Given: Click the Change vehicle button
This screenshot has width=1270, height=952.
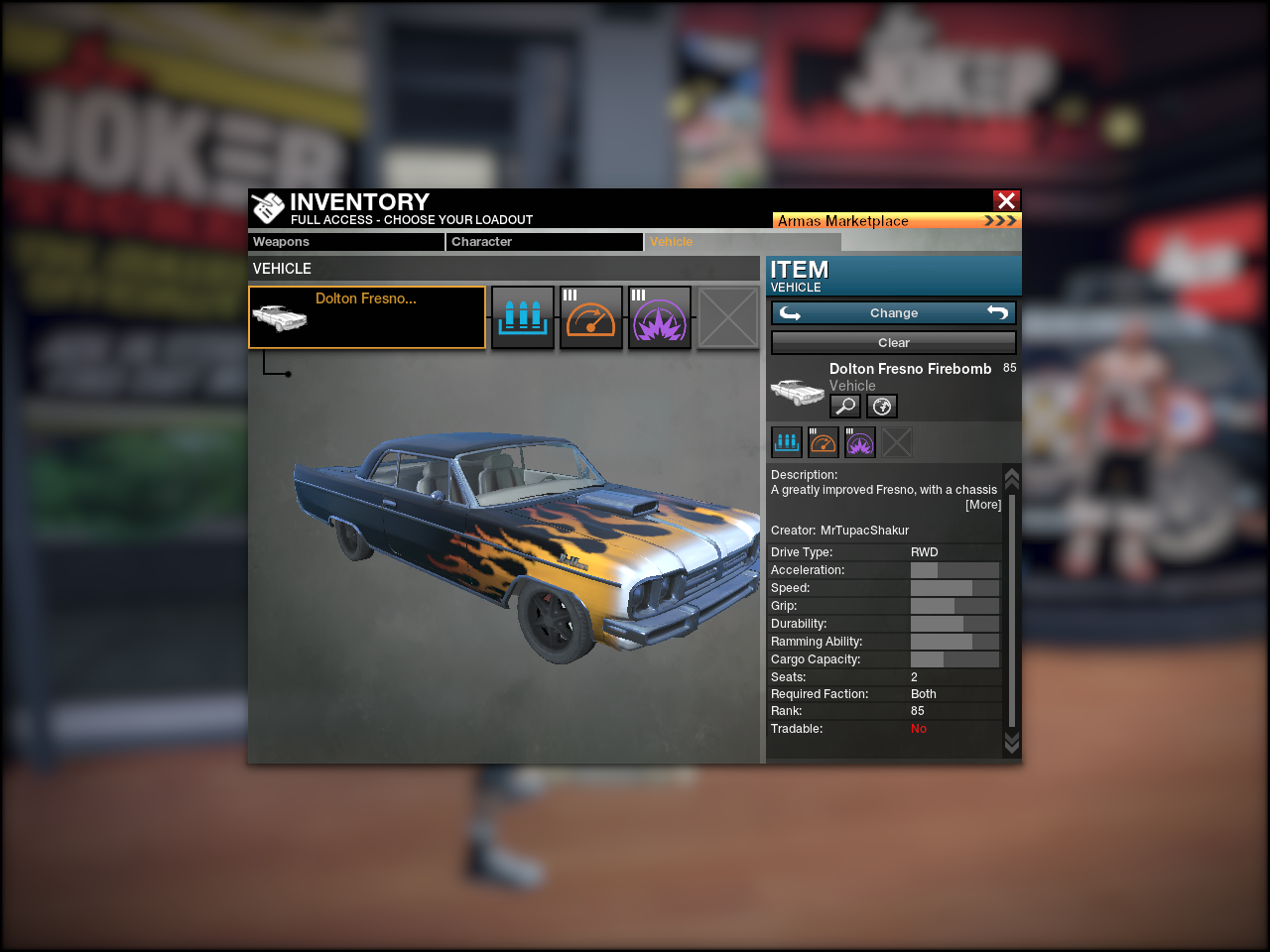Looking at the screenshot, I should pos(894,313).
